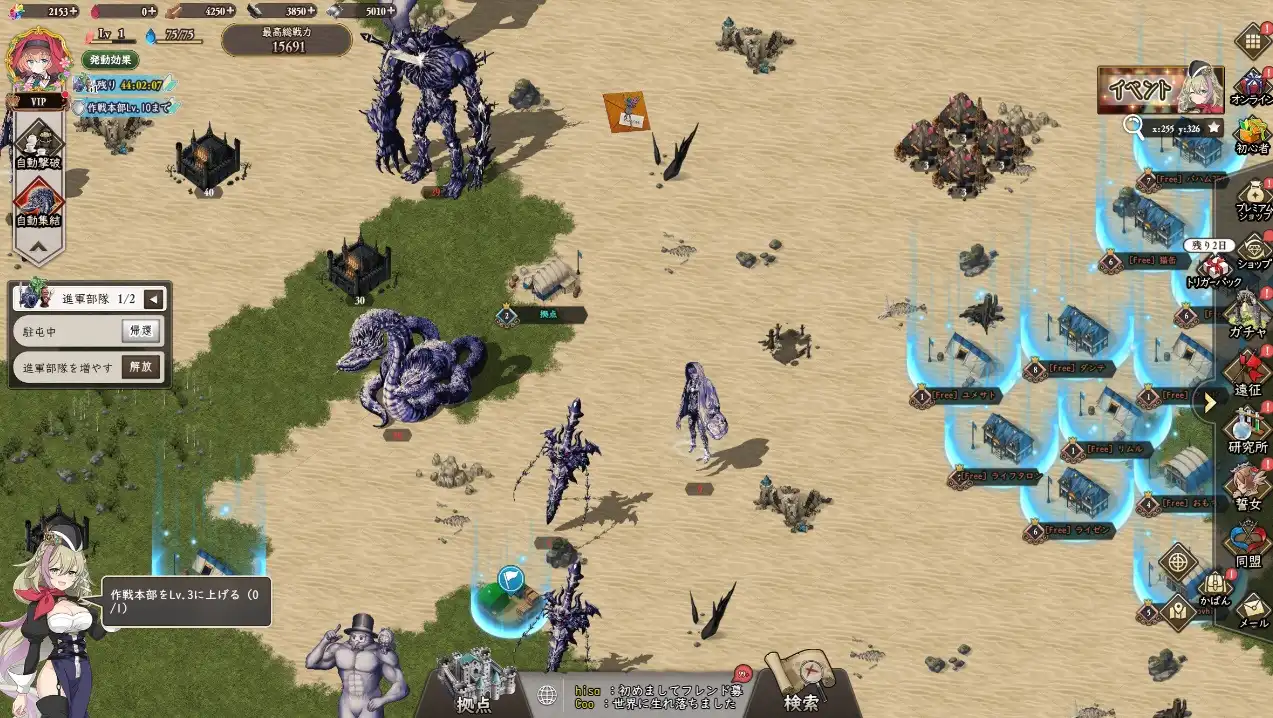This screenshot has width=1273, height=718.
Task: Click the 解放 unlock button
Action: 141,367
